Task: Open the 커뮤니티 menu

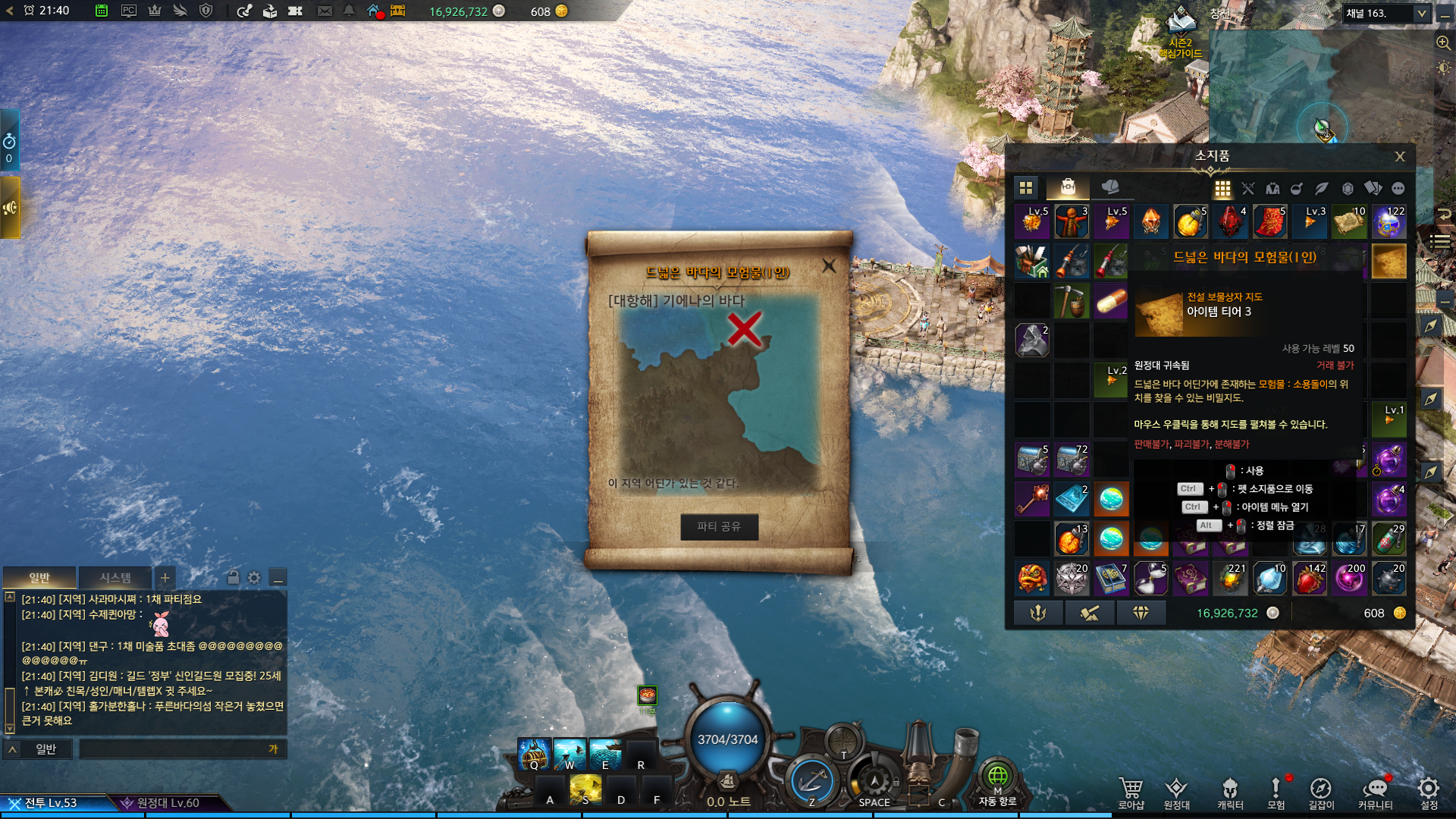Action: coord(1375,793)
